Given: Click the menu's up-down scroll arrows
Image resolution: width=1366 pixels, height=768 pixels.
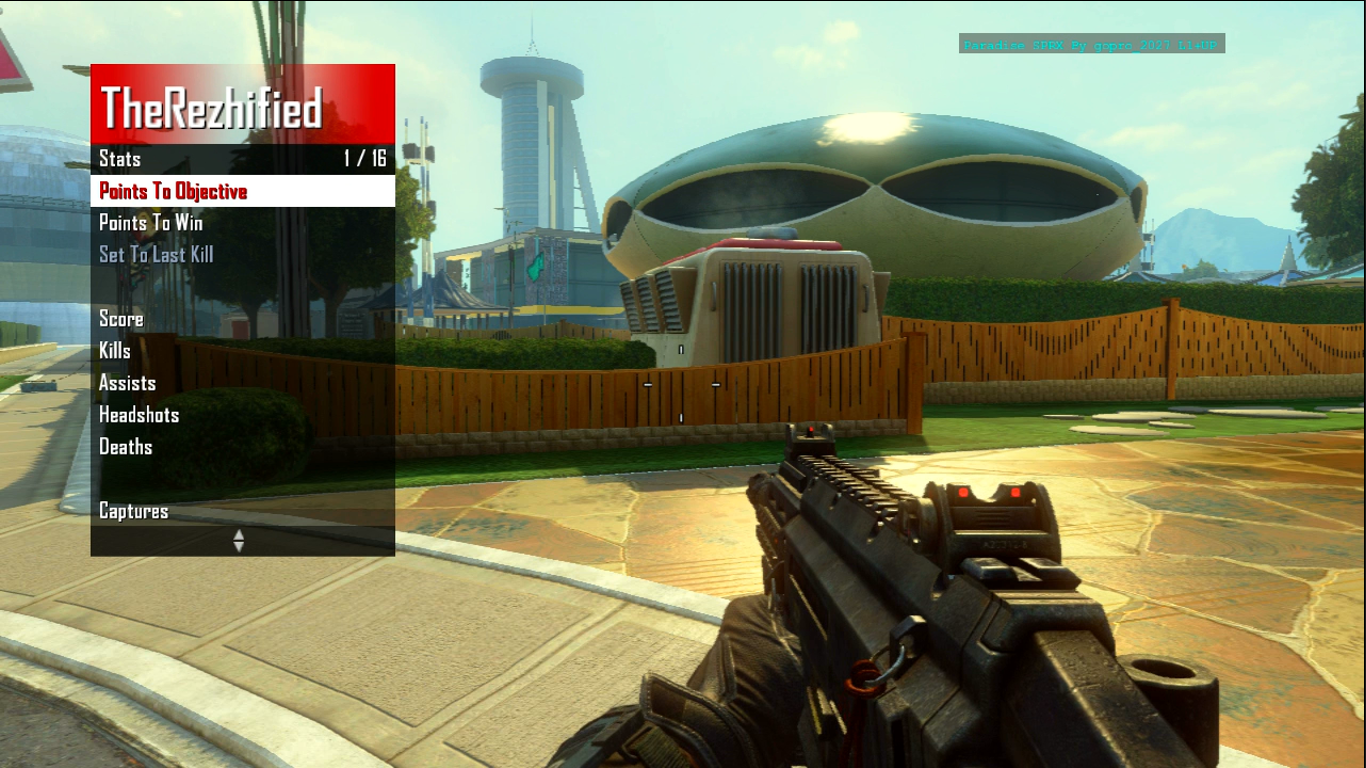Looking at the screenshot, I should [x=238, y=541].
